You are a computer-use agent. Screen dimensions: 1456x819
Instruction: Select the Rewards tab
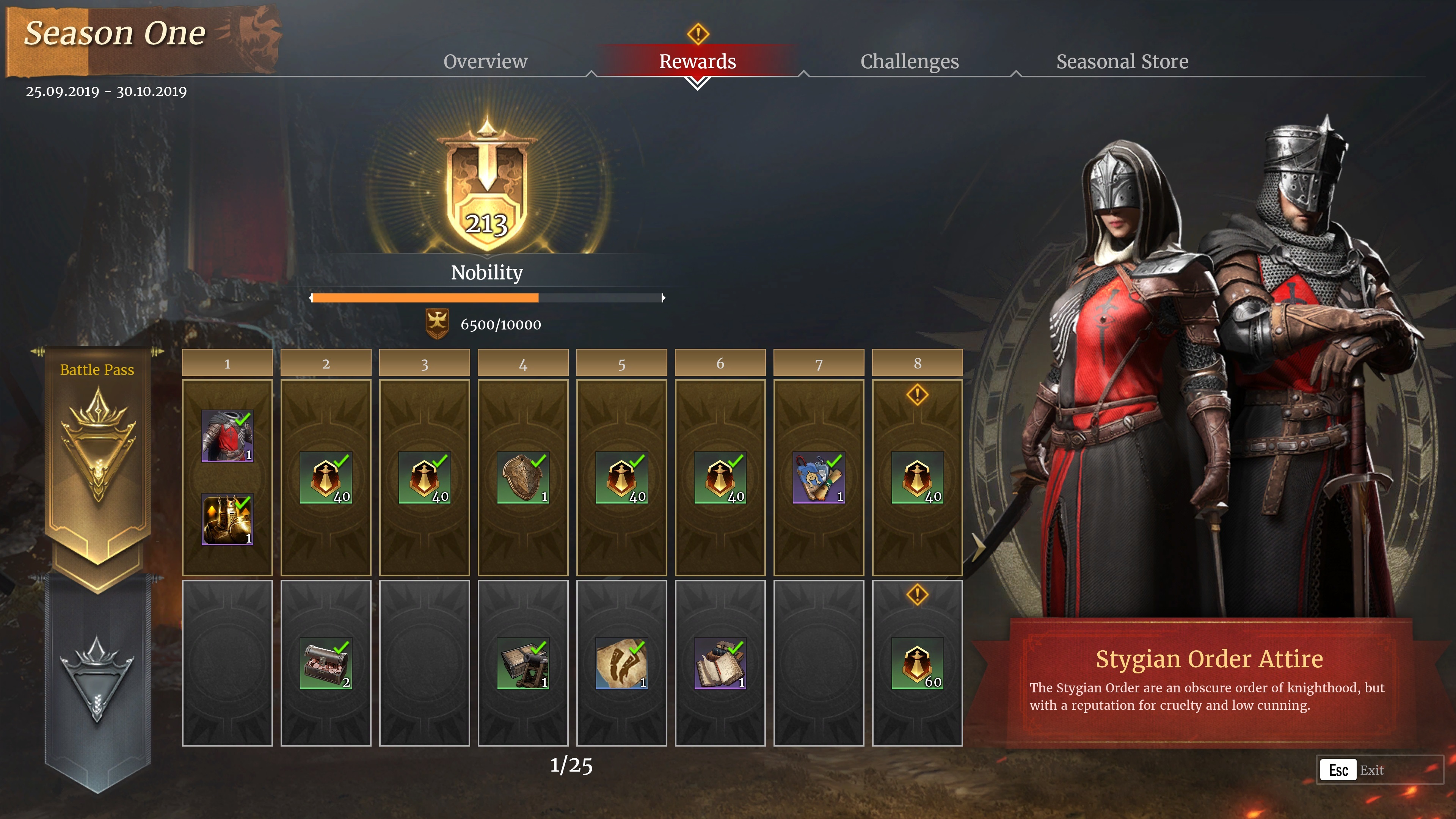(697, 61)
